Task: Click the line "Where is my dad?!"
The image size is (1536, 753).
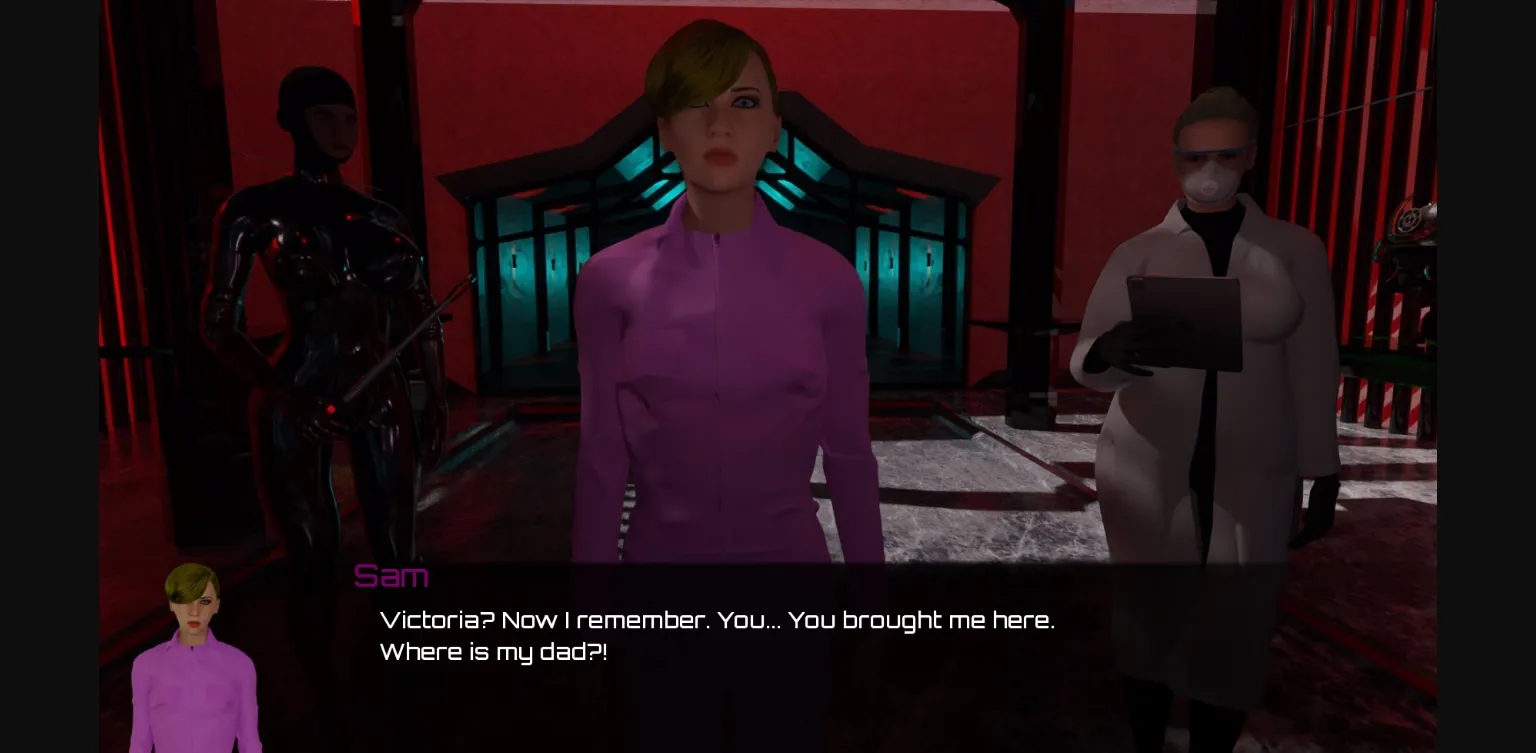Action: 493,652
